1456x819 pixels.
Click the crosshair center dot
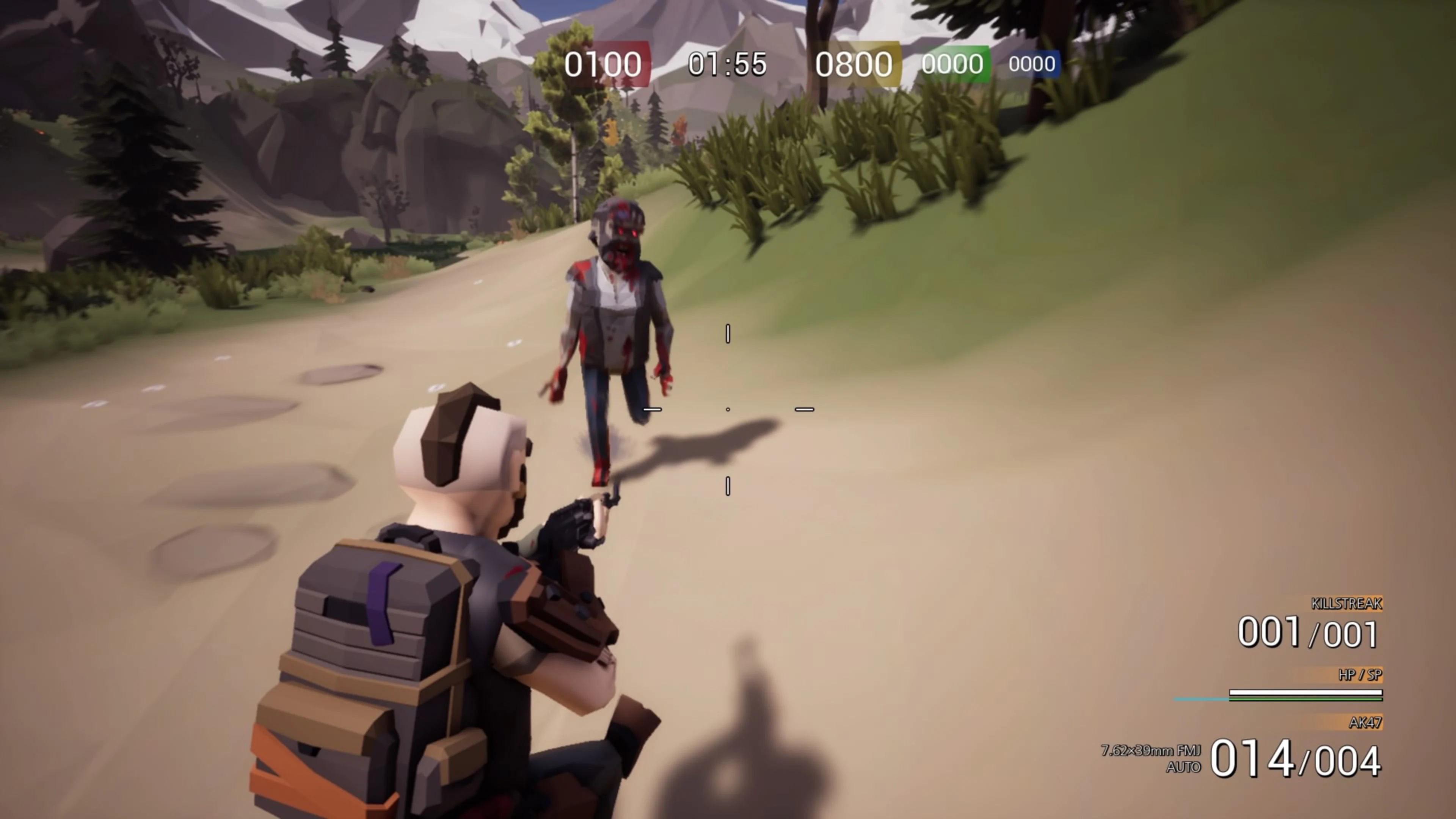(x=728, y=409)
